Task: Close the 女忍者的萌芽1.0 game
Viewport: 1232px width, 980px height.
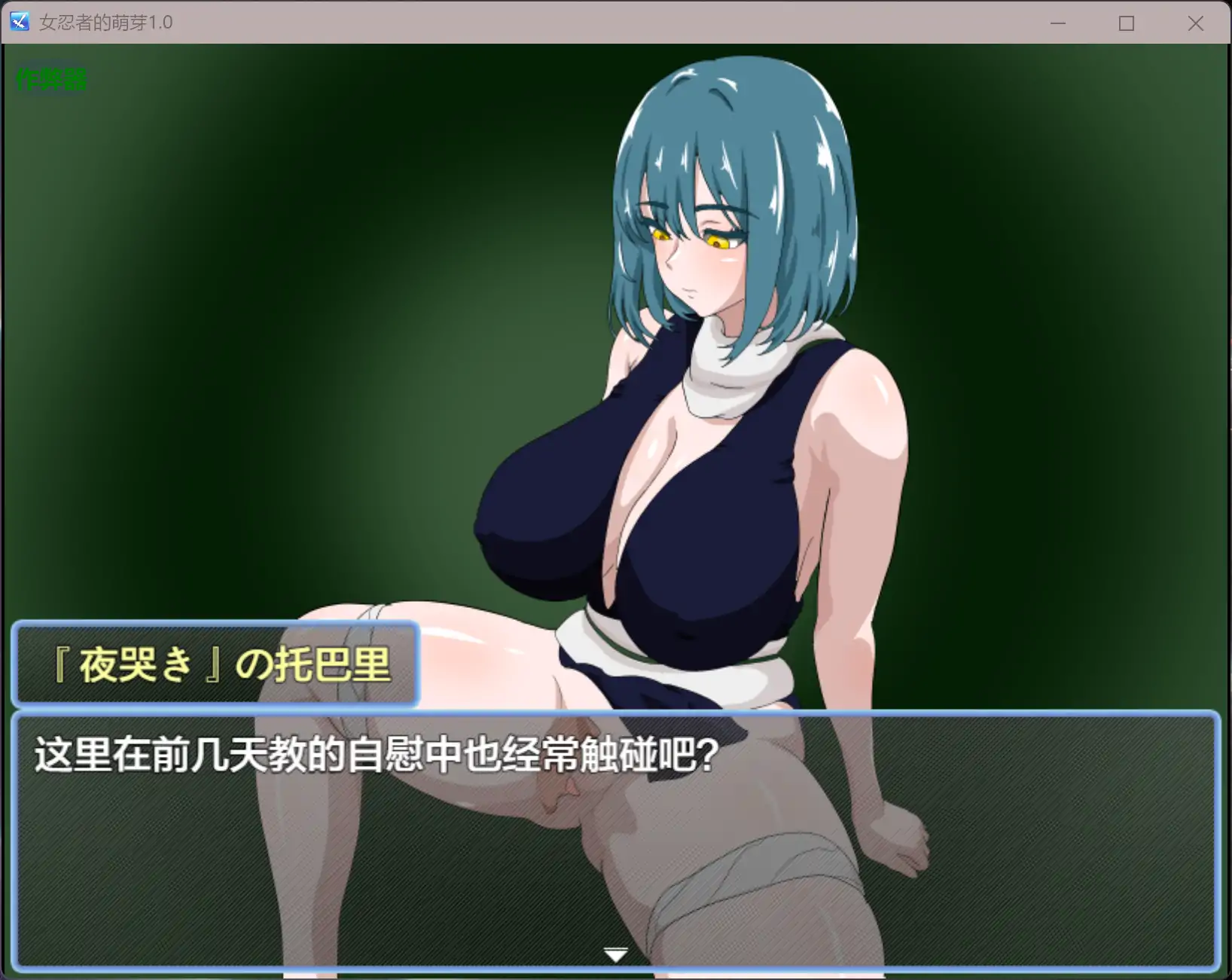Action: (1196, 23)
